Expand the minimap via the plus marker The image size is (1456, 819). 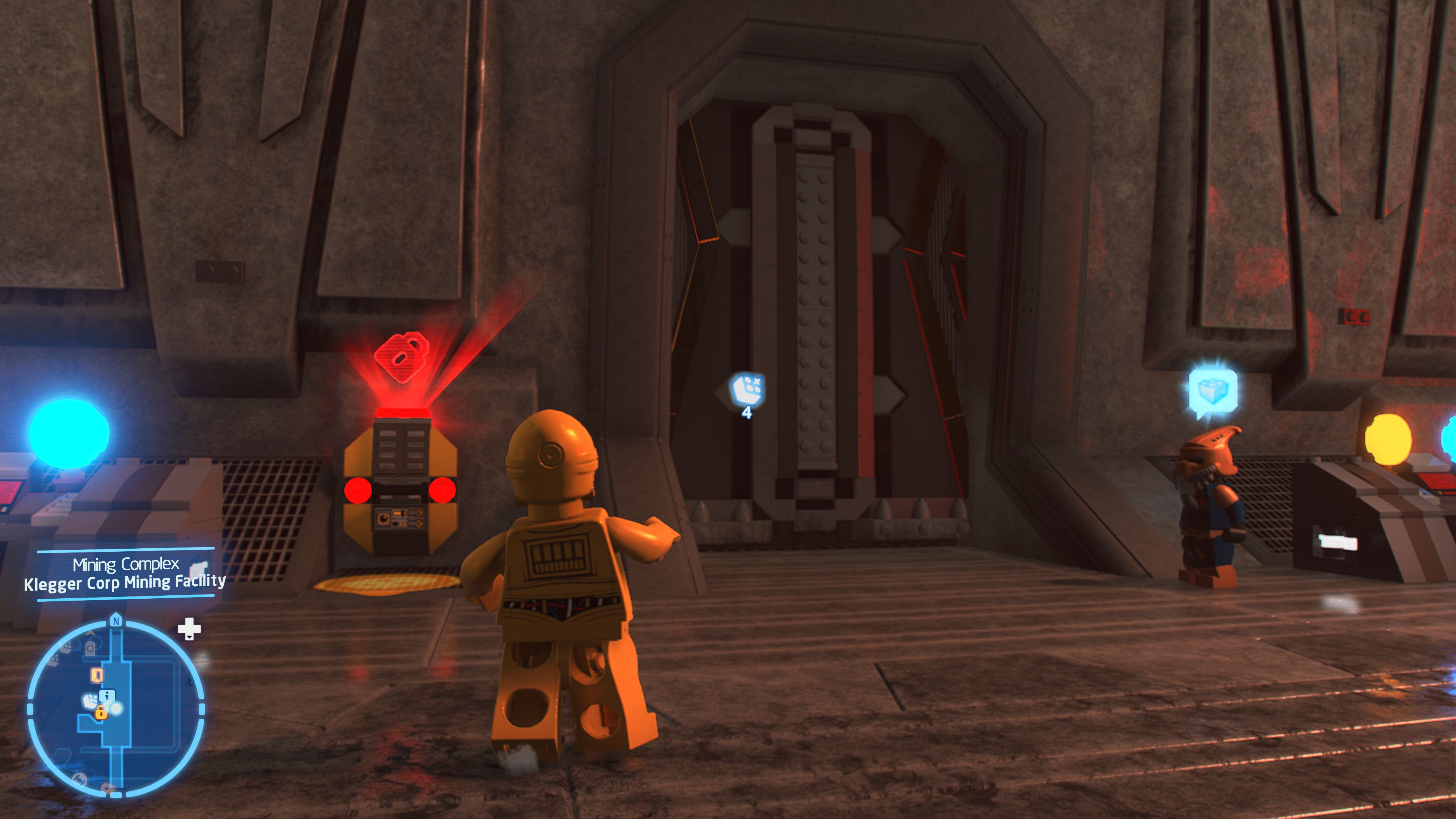point(190,629)
